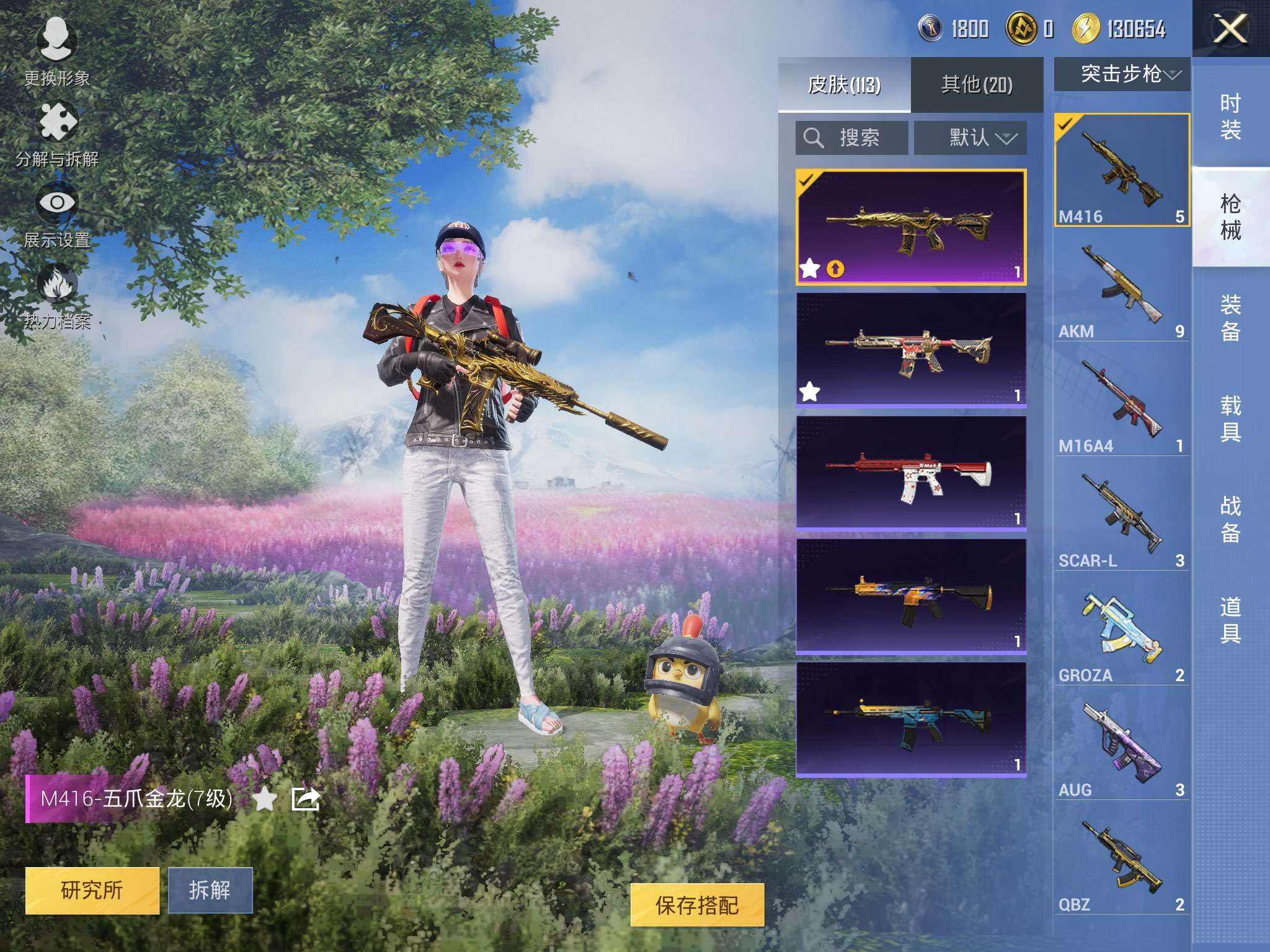This screenshot has width=1270, height=952.
Task: Switch to the 载具 vehicle category
Action: 1230,418
